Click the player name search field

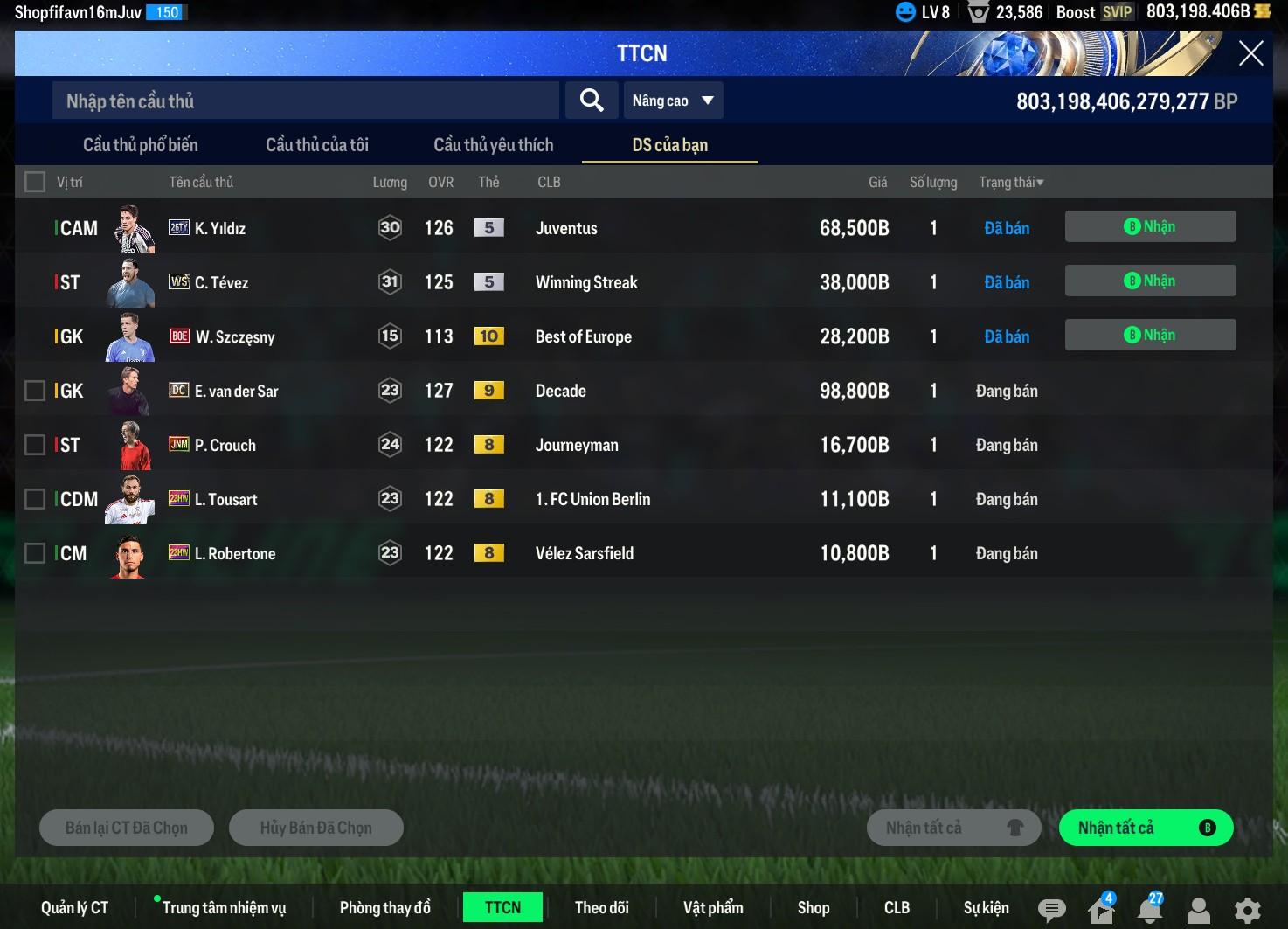coord(305,101)
